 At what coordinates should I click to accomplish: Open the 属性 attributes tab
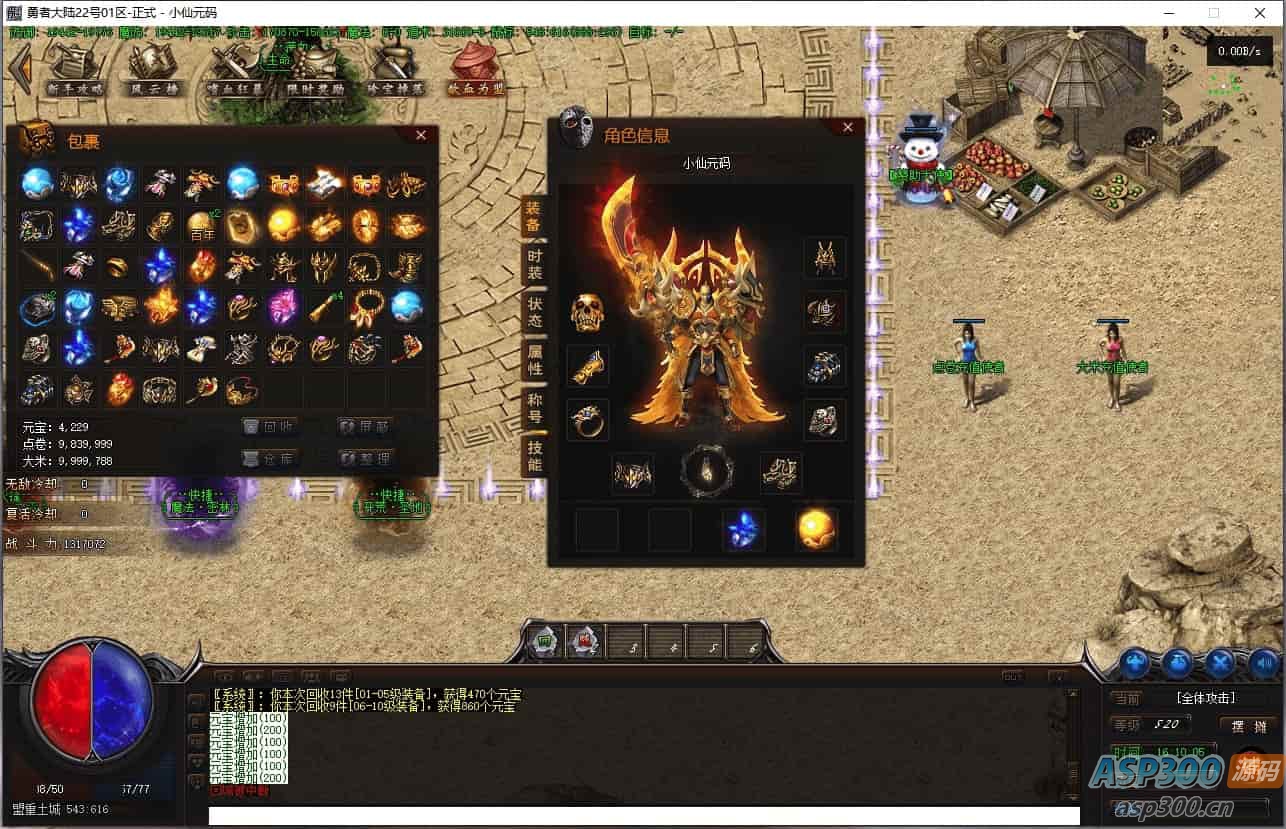(x=535, y=359)
